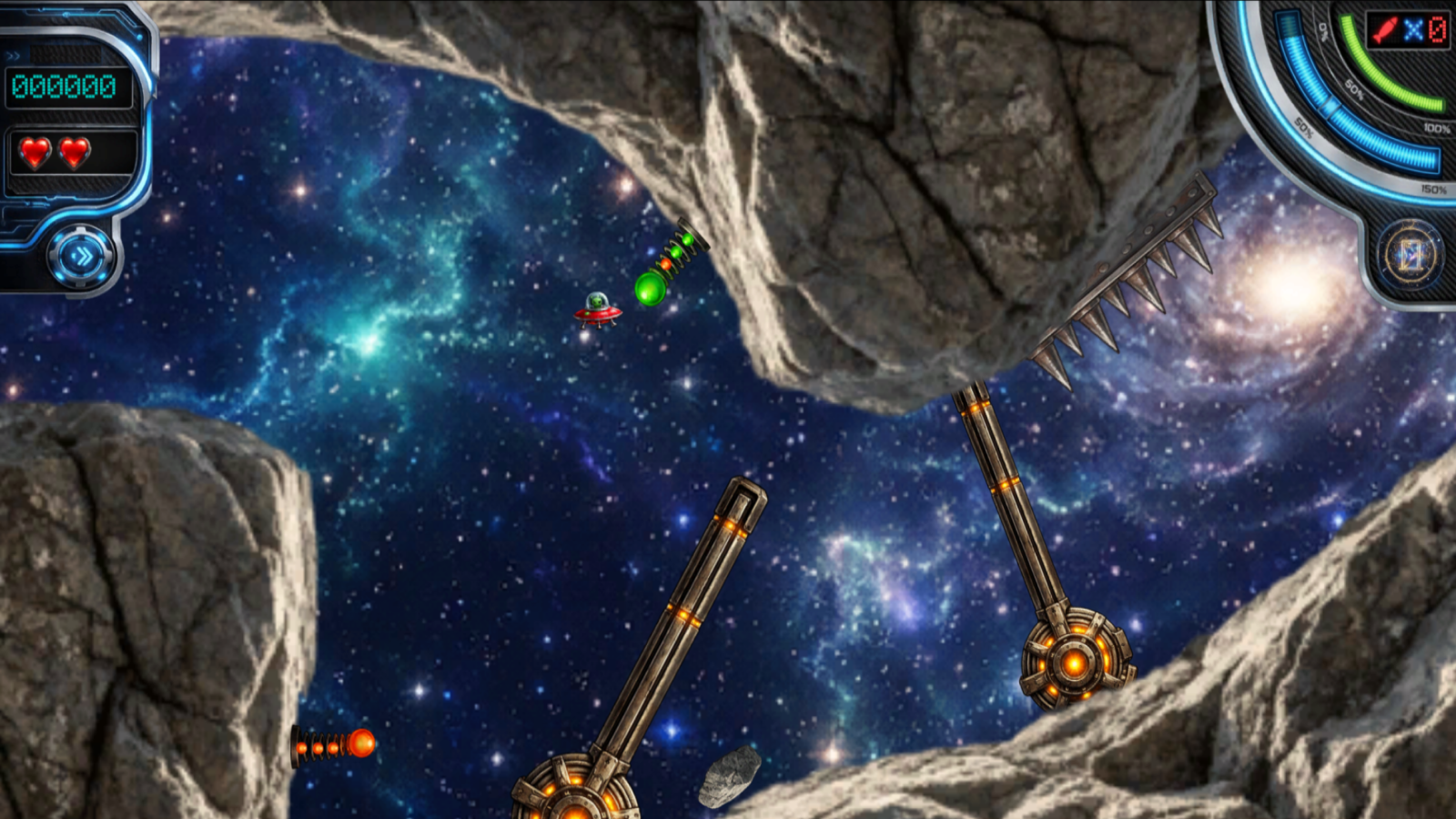Open the circular menu control on the bottom-left HUD
Viewport: 1456px width, 819px height.
(84, 255)
